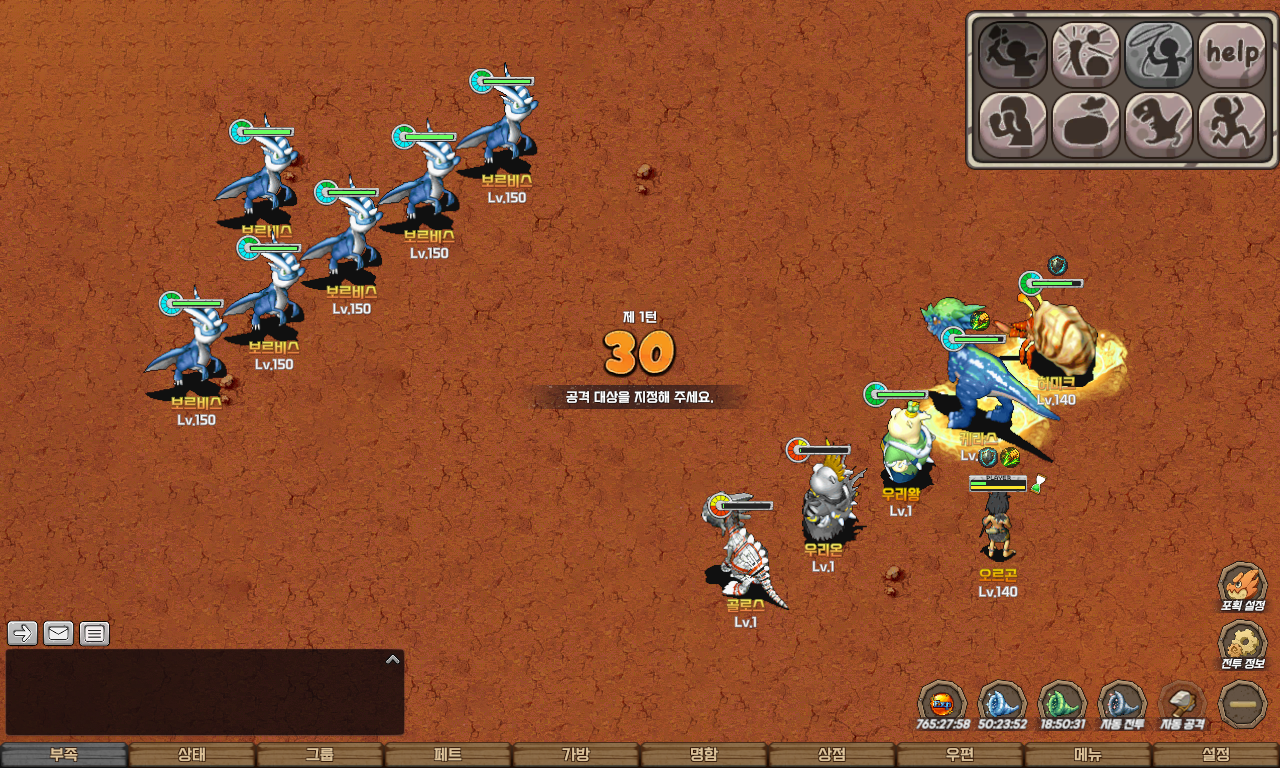
Task: Open the 설정 settings tab
Action: coord(1216,755)
